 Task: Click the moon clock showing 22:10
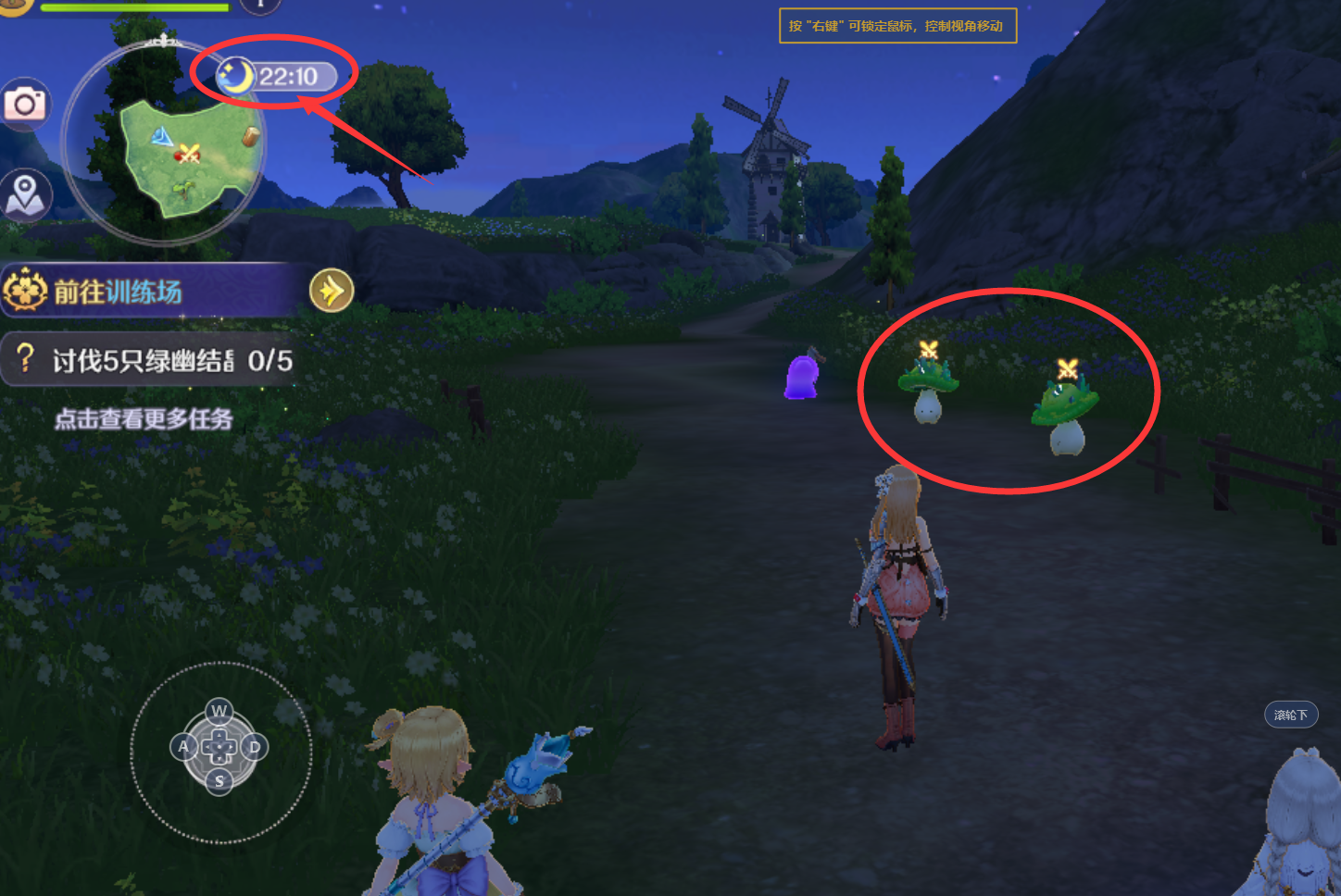276,76
